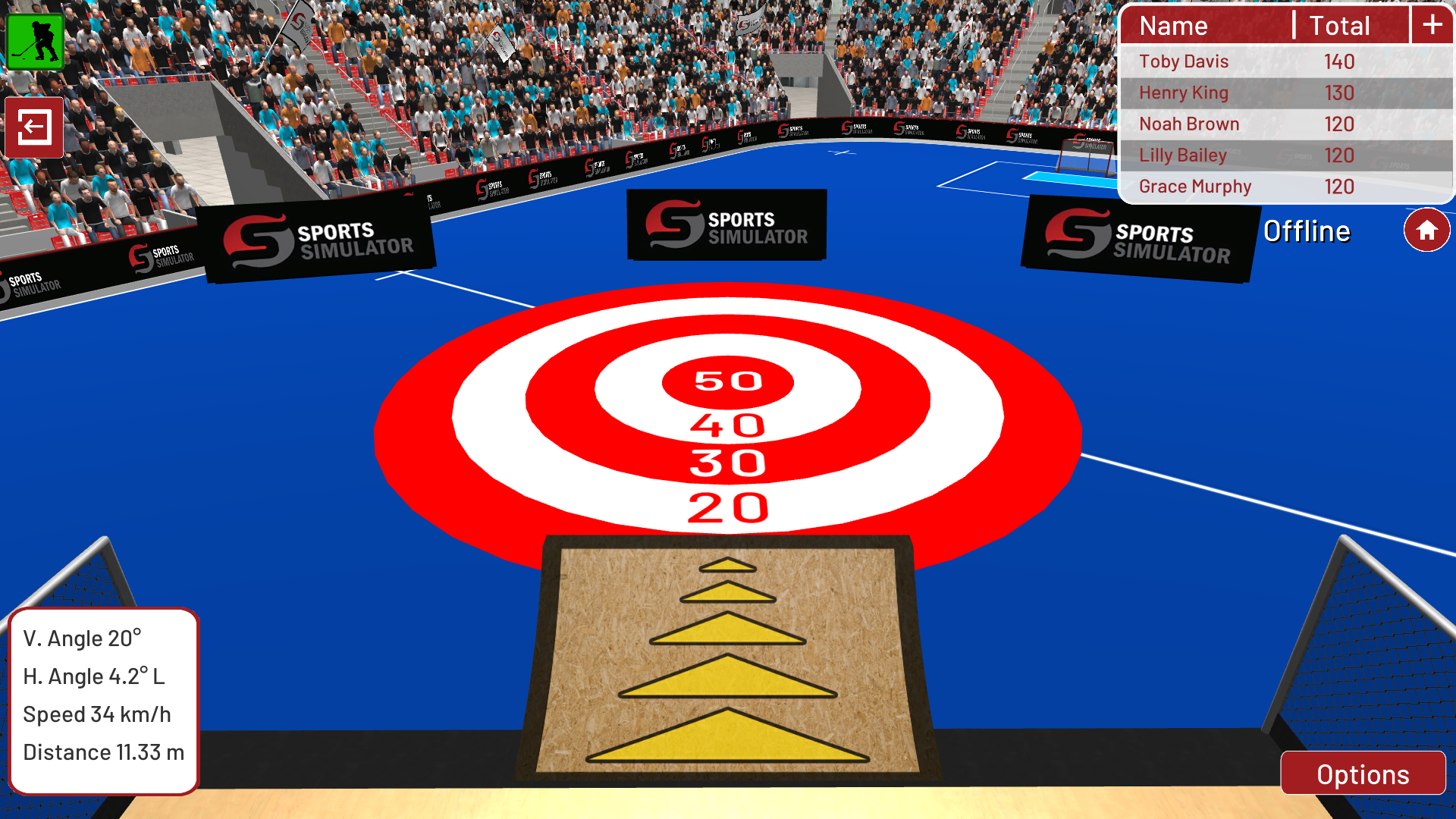Screen dimensions: 1456x819
Task: Tap the 30 point target ring
Action: pos(726,460)
